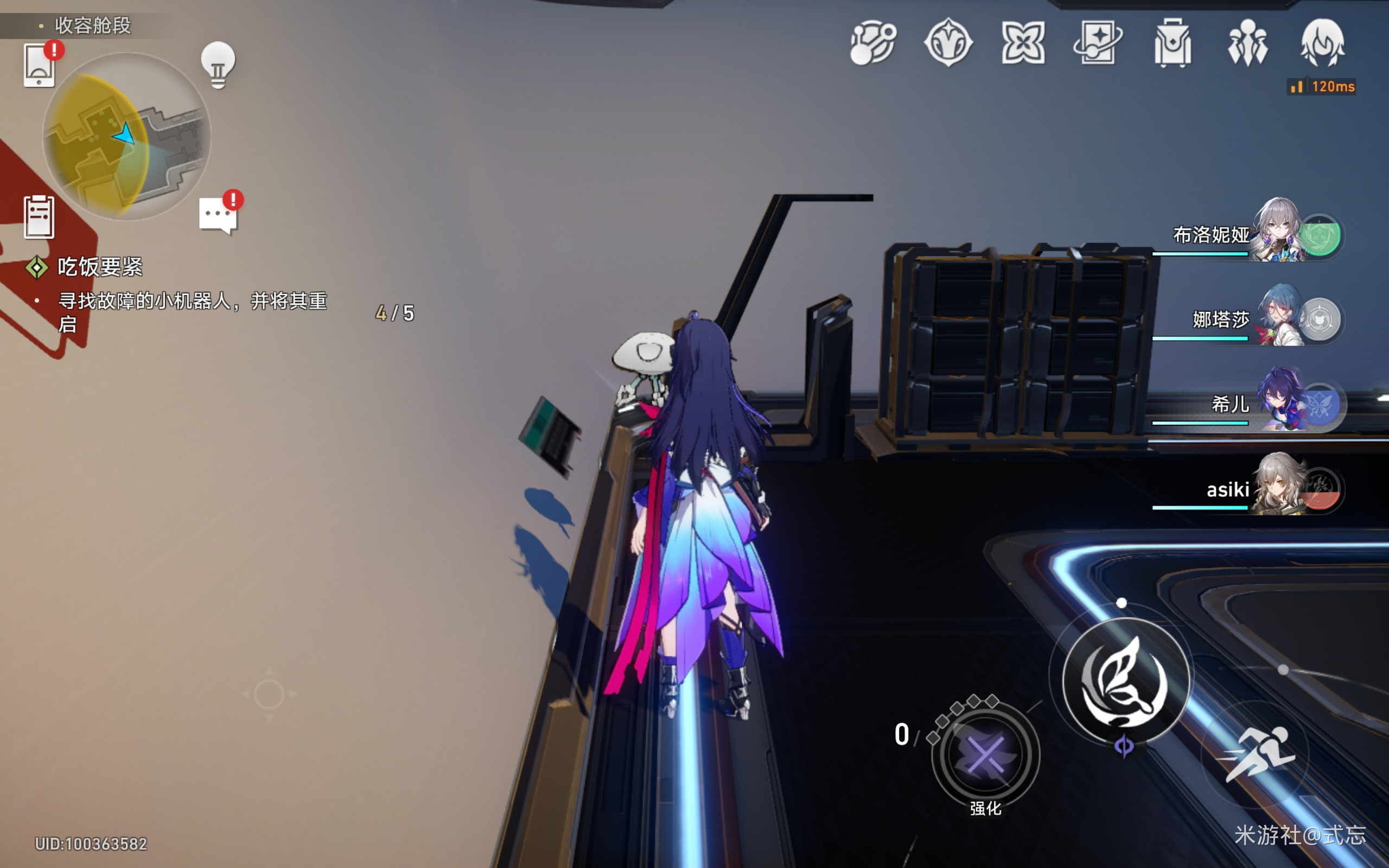Open the mission clipboard icon
The height and width of the screenshot is (868, 1389).
pyautogui.click(x=39, y=216)
